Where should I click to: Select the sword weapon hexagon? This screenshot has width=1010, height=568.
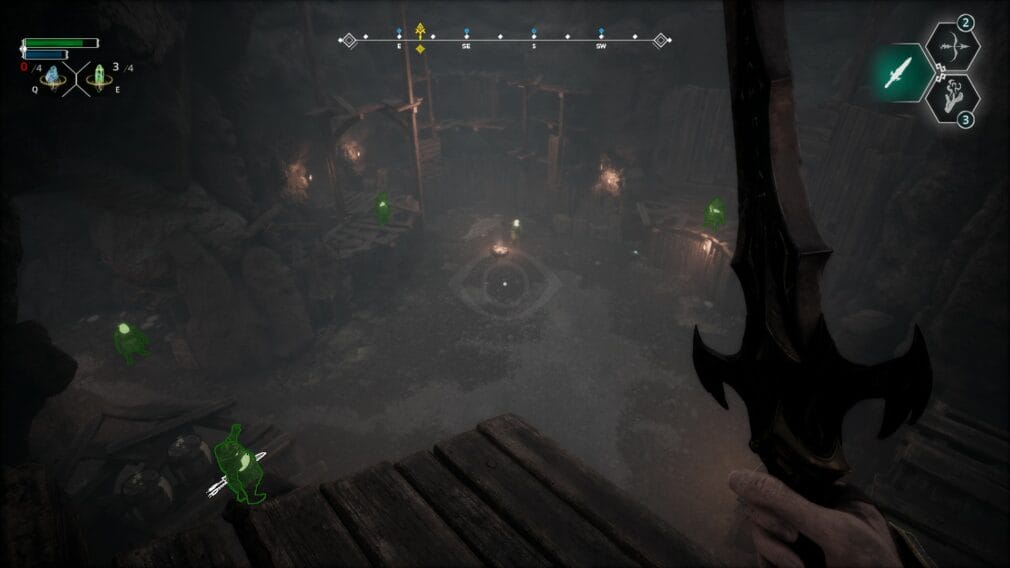click(901, 72)
